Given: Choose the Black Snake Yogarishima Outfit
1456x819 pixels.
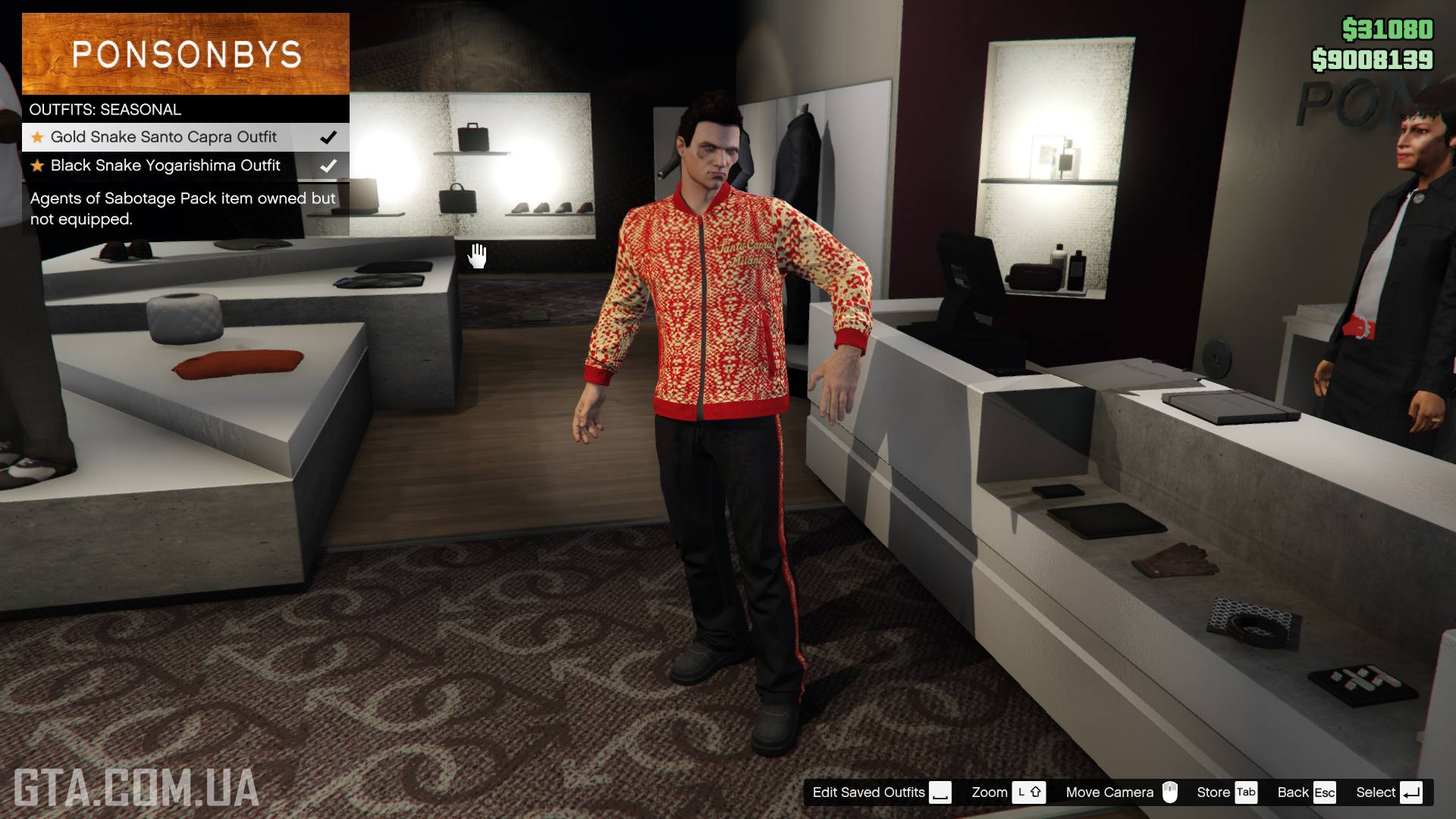Looking at the screenshot, I should [165, 165].
